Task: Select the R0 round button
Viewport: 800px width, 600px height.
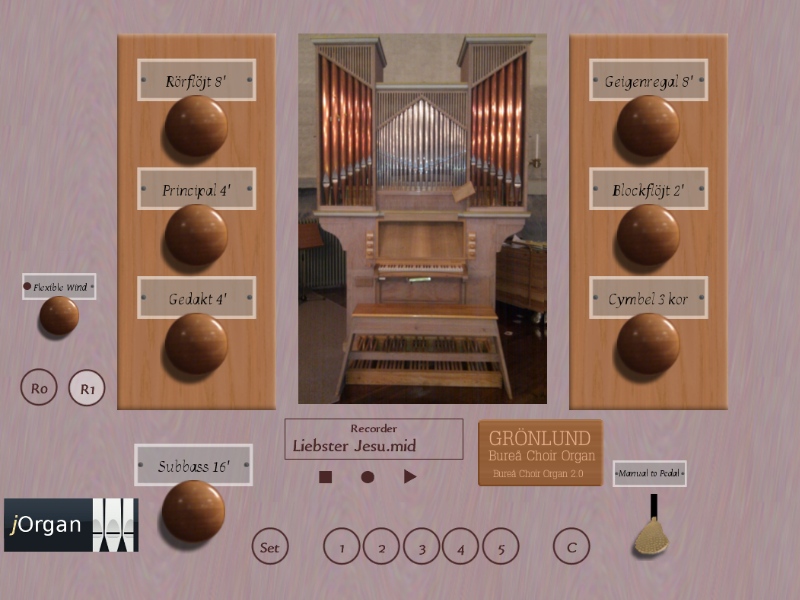Action: coord(40,388)
